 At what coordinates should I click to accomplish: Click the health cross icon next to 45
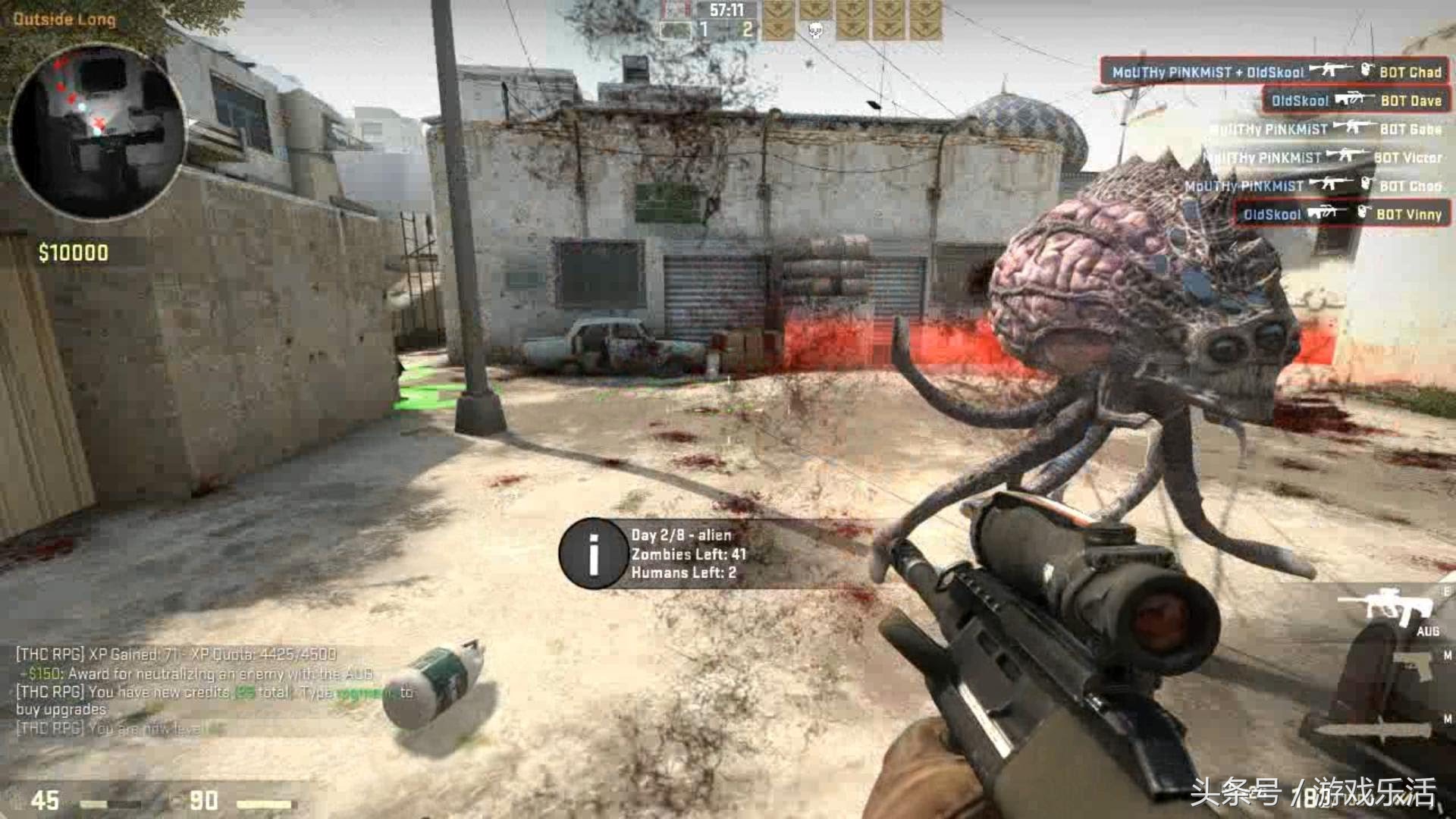pyautogui.click(x=15, y=800)
